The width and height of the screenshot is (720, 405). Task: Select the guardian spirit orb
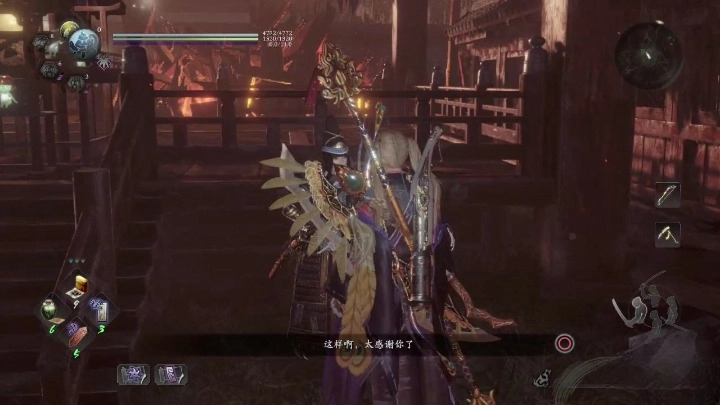point(84,43)
